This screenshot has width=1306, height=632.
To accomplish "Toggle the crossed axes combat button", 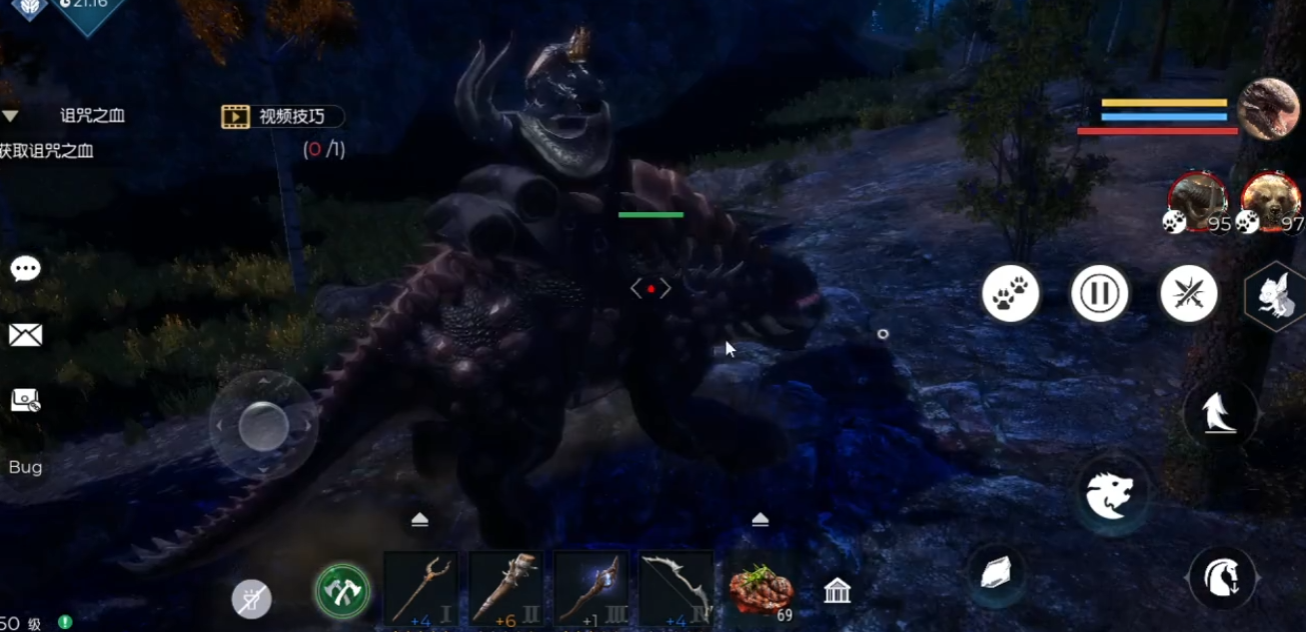I will tap(342, 591).
